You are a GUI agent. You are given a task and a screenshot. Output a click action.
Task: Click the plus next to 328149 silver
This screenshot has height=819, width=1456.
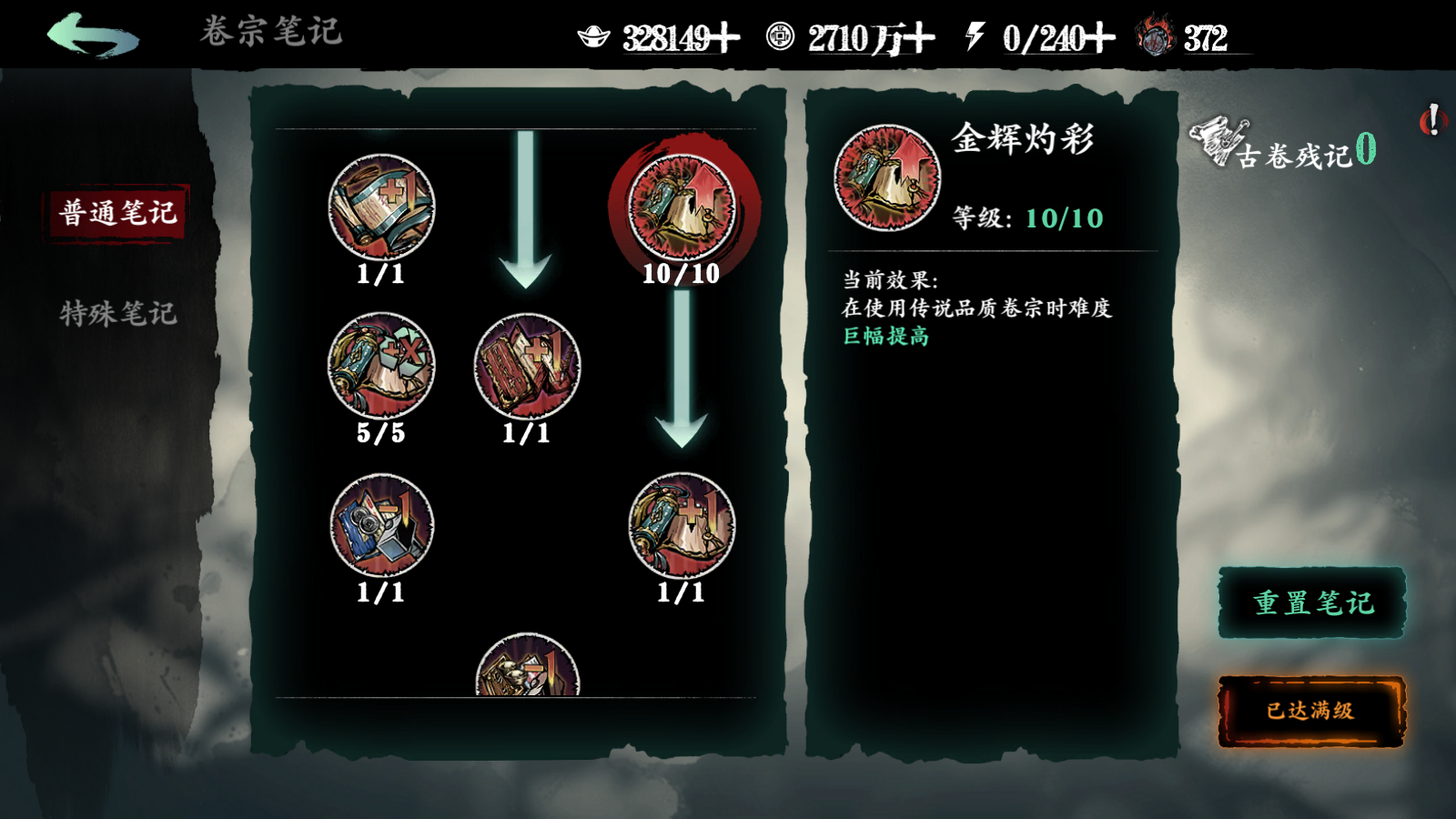(725, 36)
